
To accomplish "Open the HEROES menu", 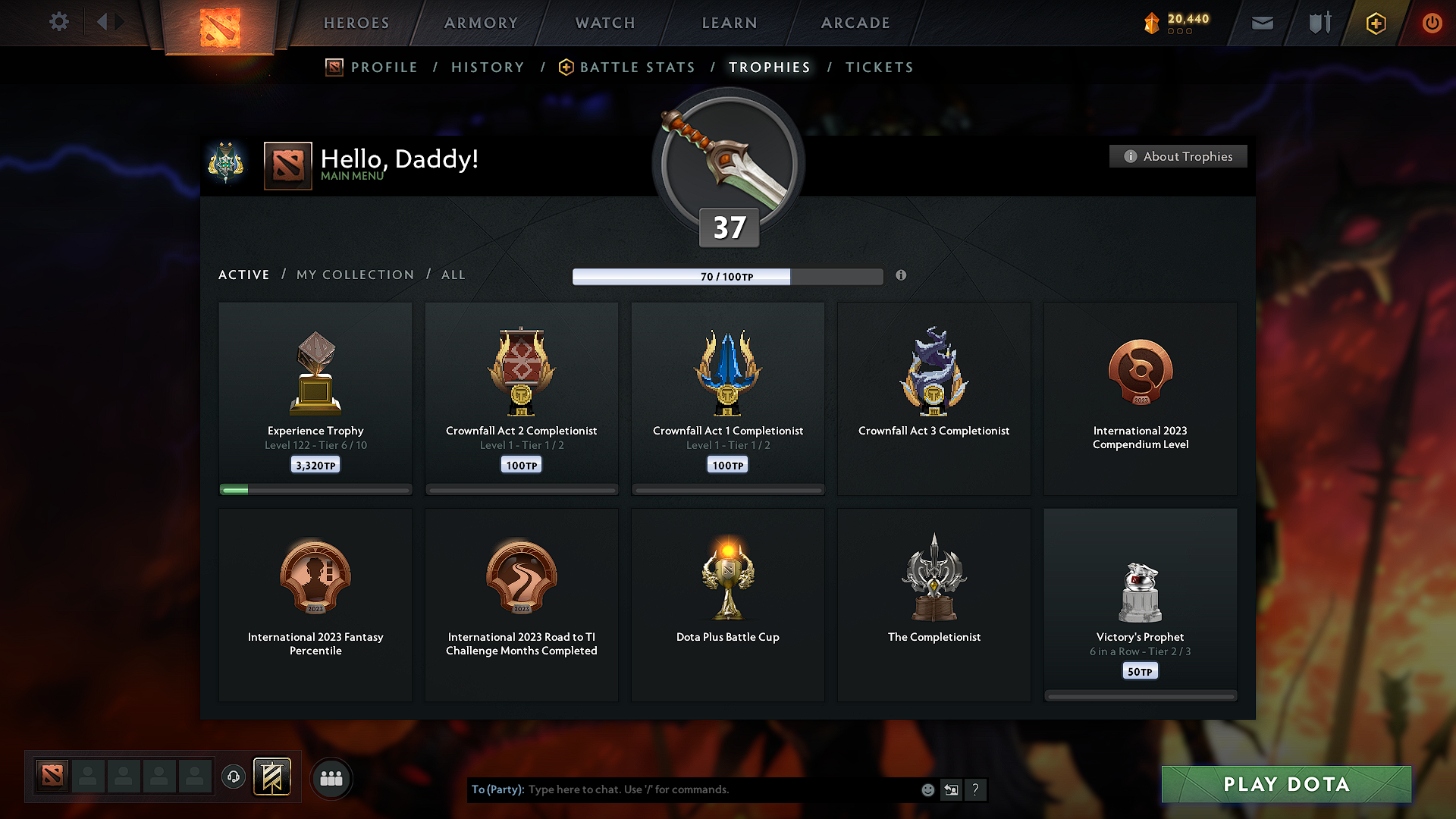I will (x=356, y=23).
